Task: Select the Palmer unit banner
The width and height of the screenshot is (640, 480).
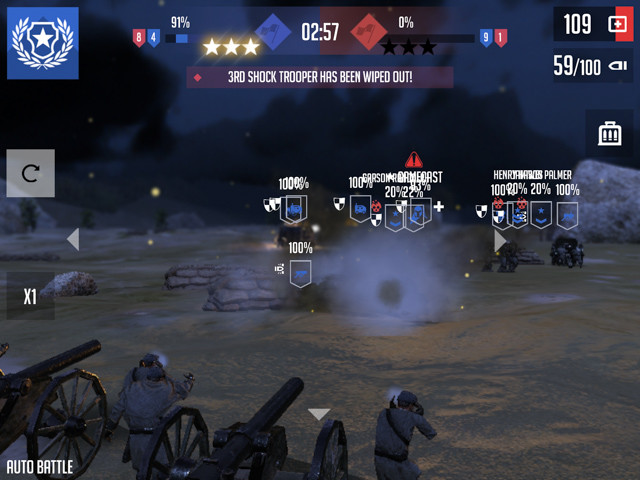Action: pos(567,215)
